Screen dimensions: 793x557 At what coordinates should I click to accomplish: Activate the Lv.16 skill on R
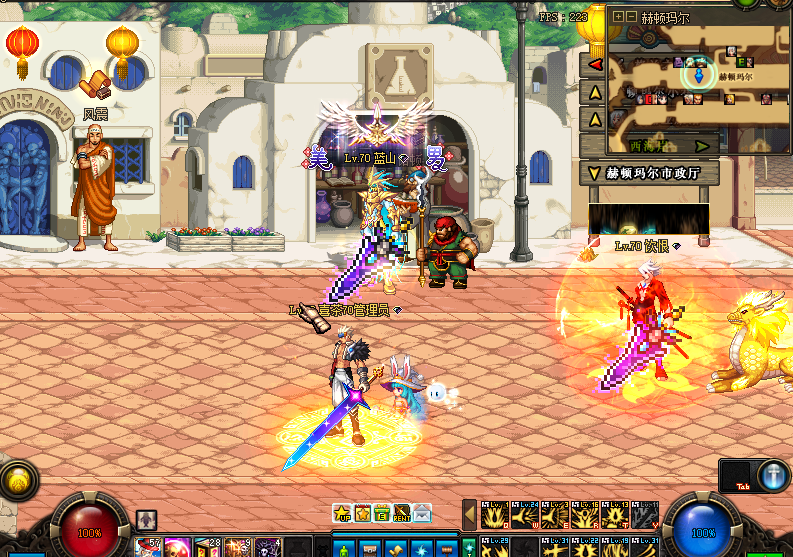(586, 514)
